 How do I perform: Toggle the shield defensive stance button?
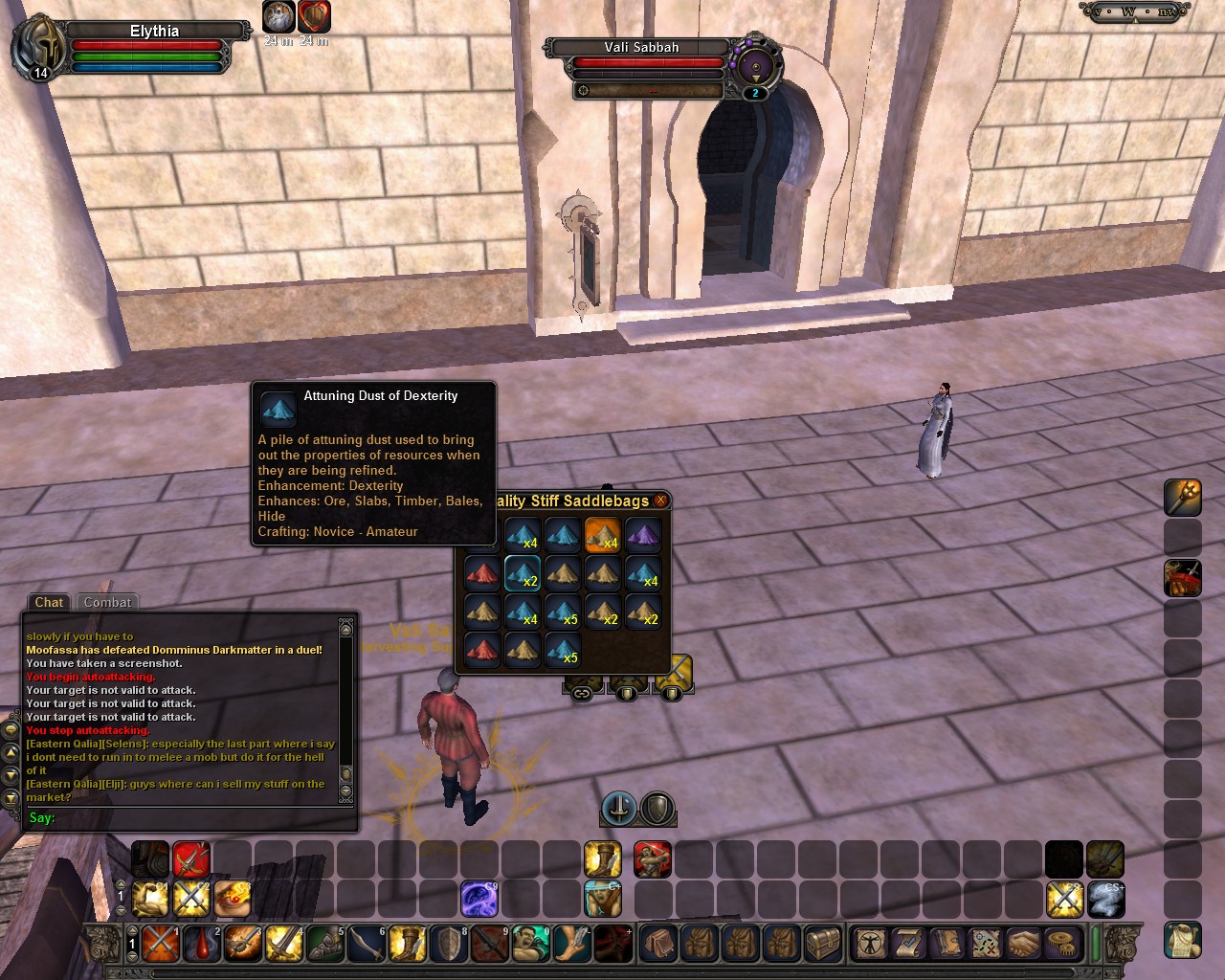[657, 808]
